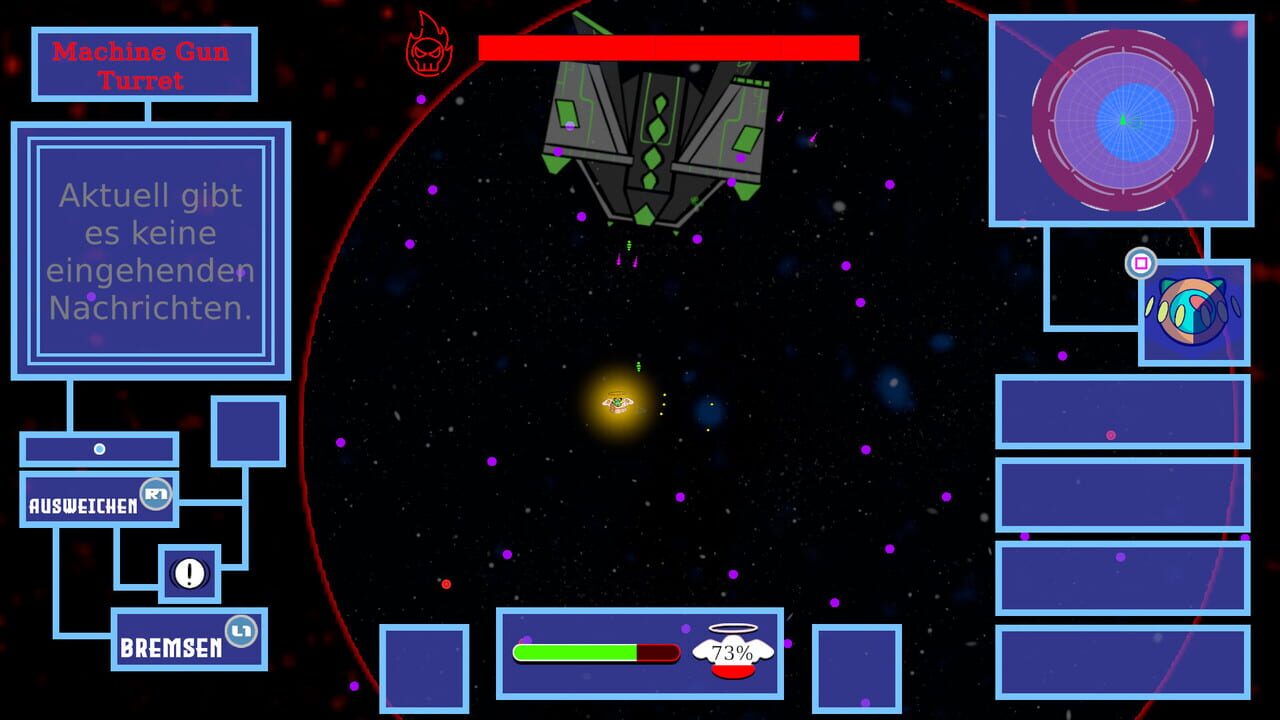Open the Machine Gun Turret header
Image resolution: width=1280 pixels, height=720 pixels.
(x=143, y=63)
